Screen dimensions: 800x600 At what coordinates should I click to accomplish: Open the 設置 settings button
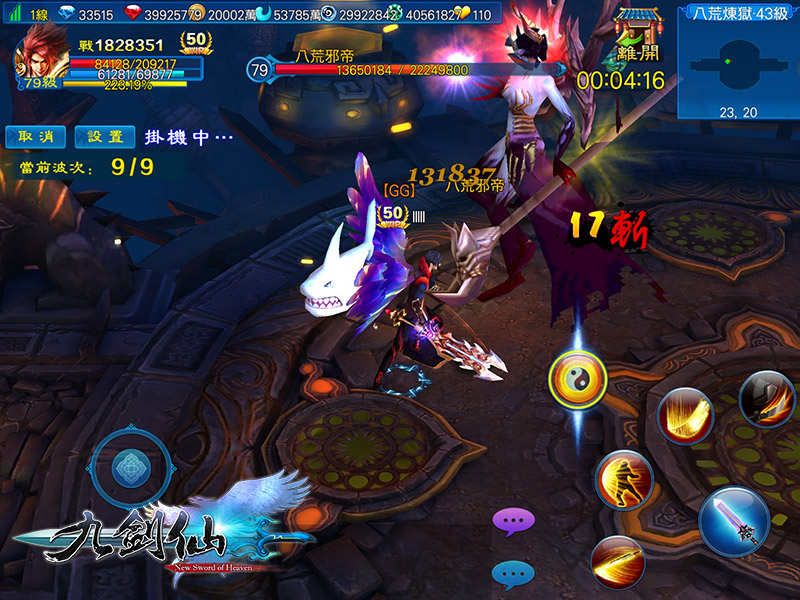click(105, 136)
